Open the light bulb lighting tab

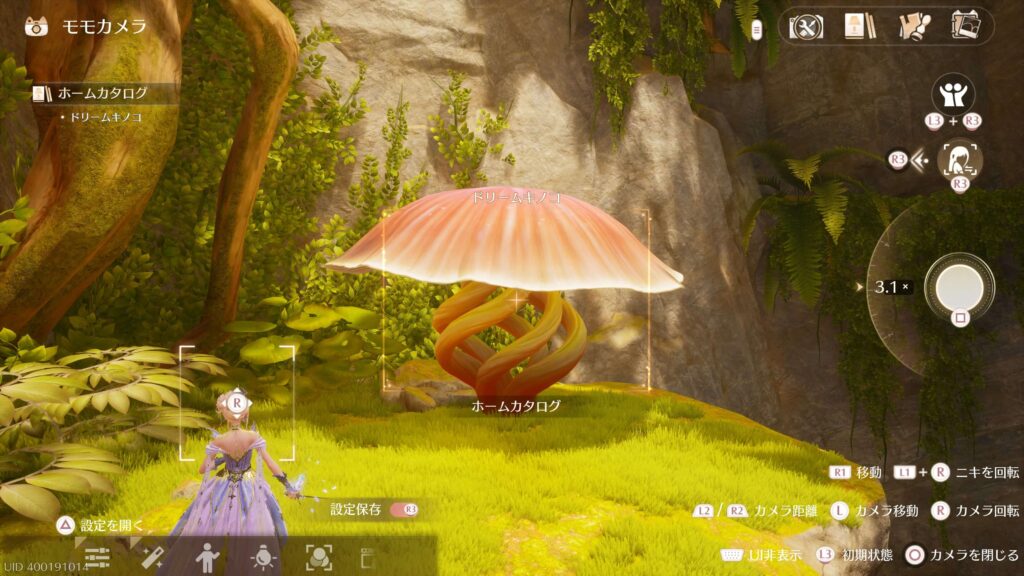(x=263, y=558)
